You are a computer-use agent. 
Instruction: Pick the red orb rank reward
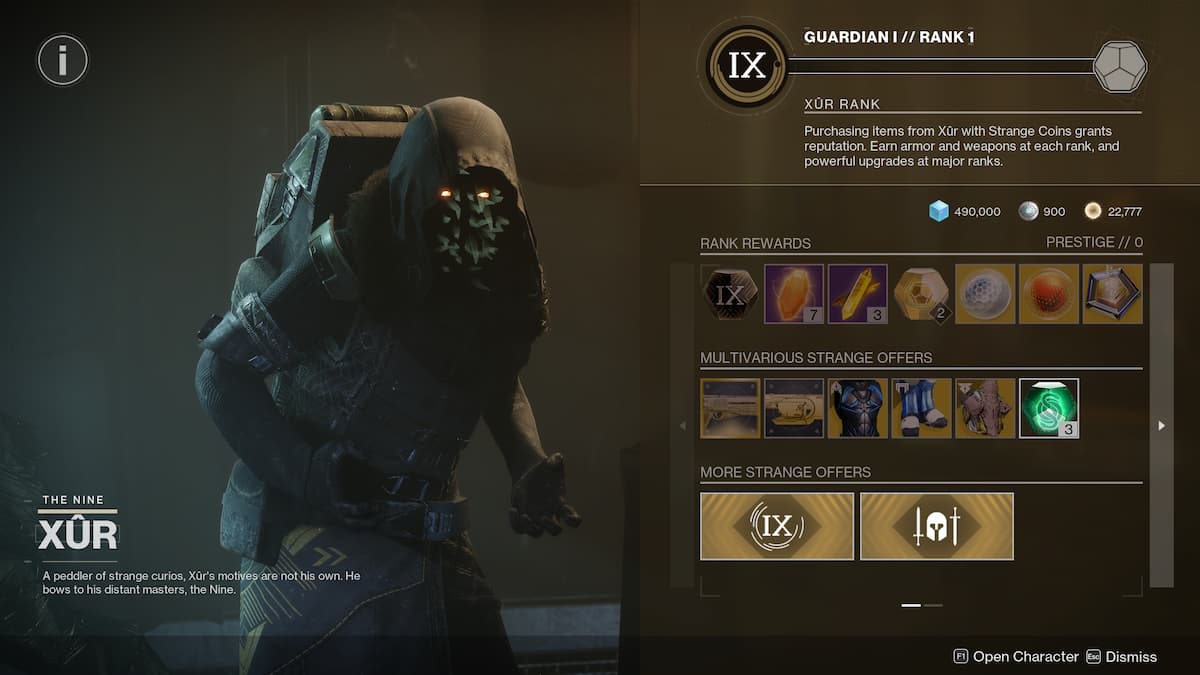point(1049,294)
